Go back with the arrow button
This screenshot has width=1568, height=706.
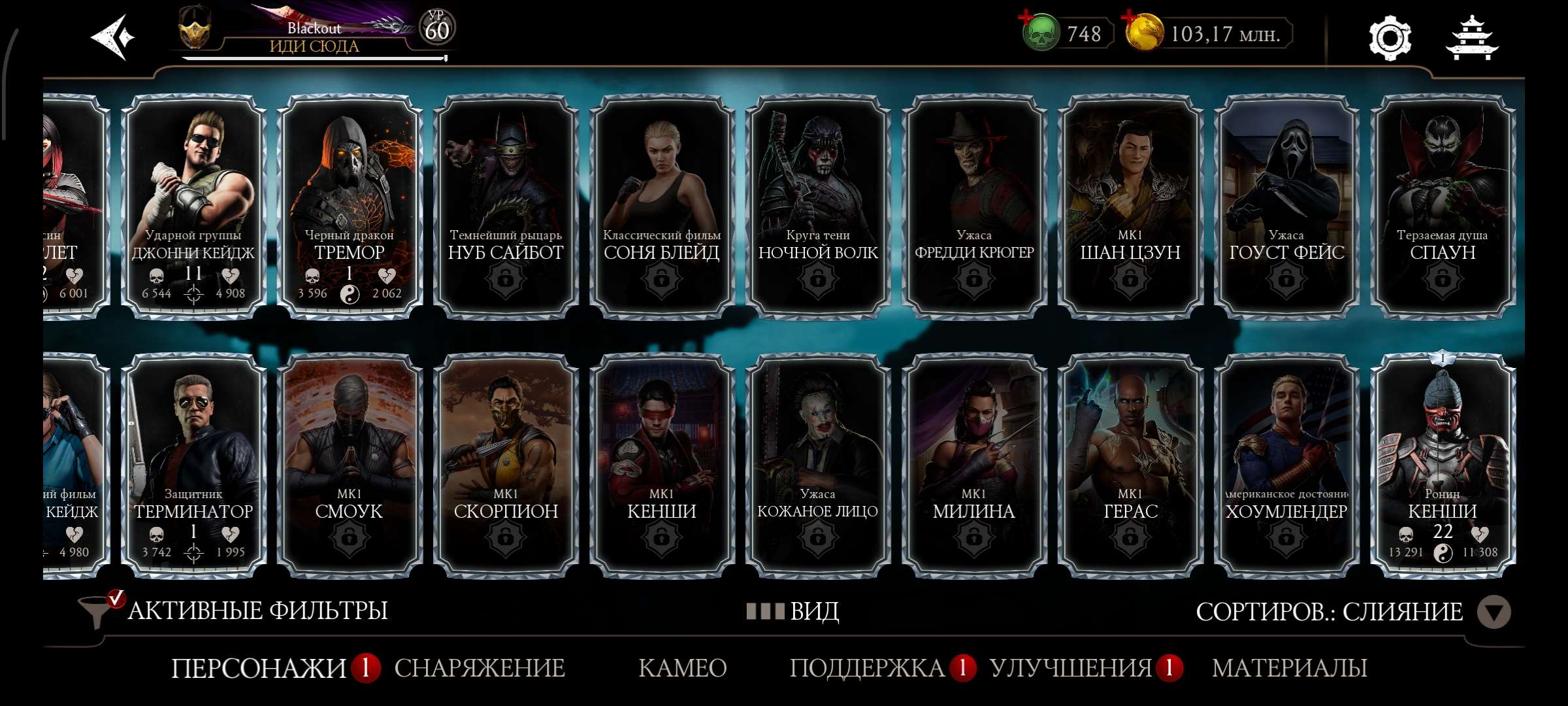point(112,37)
